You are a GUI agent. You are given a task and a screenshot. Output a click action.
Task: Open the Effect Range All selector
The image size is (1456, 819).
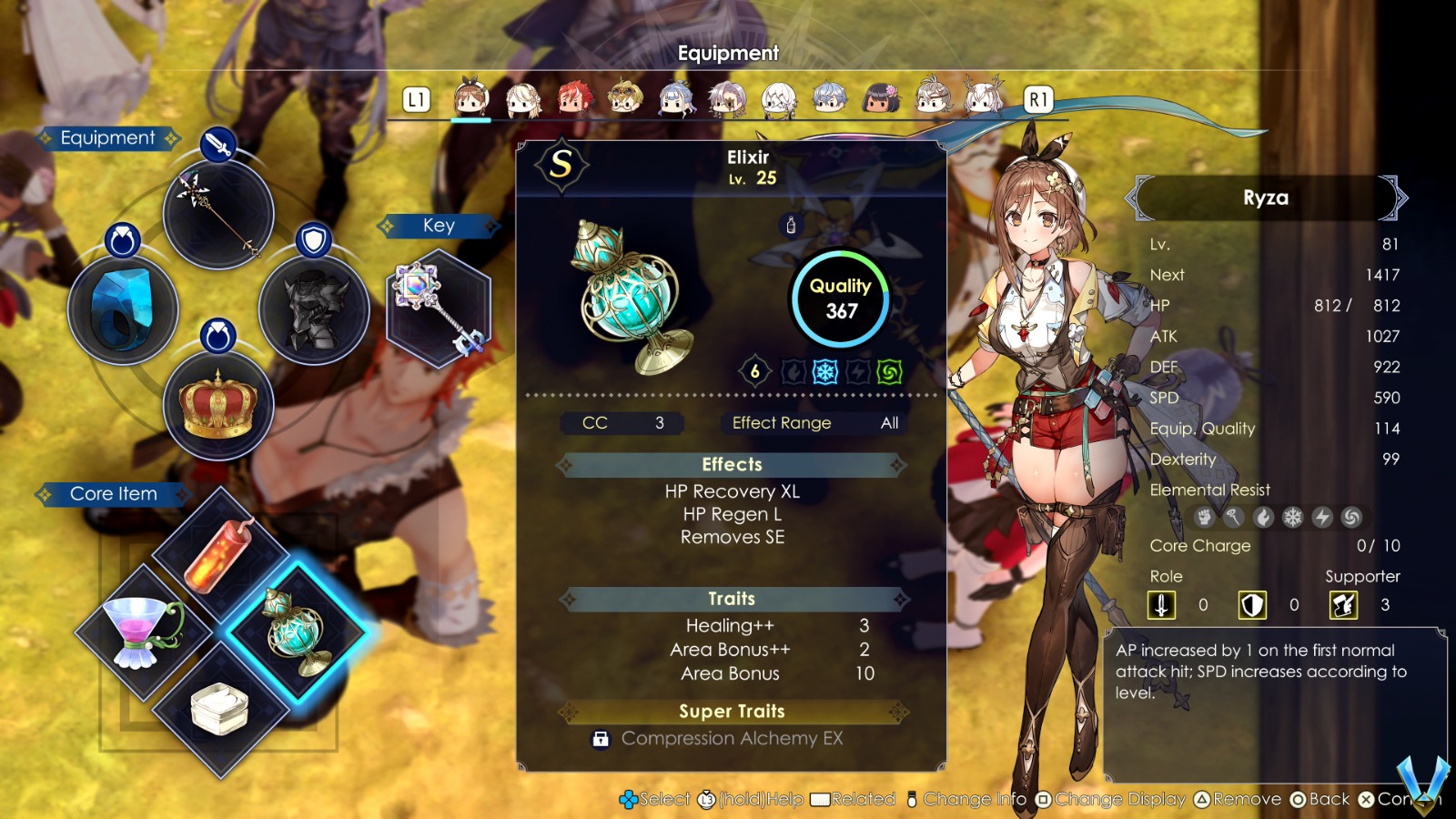tap(813, 422)
